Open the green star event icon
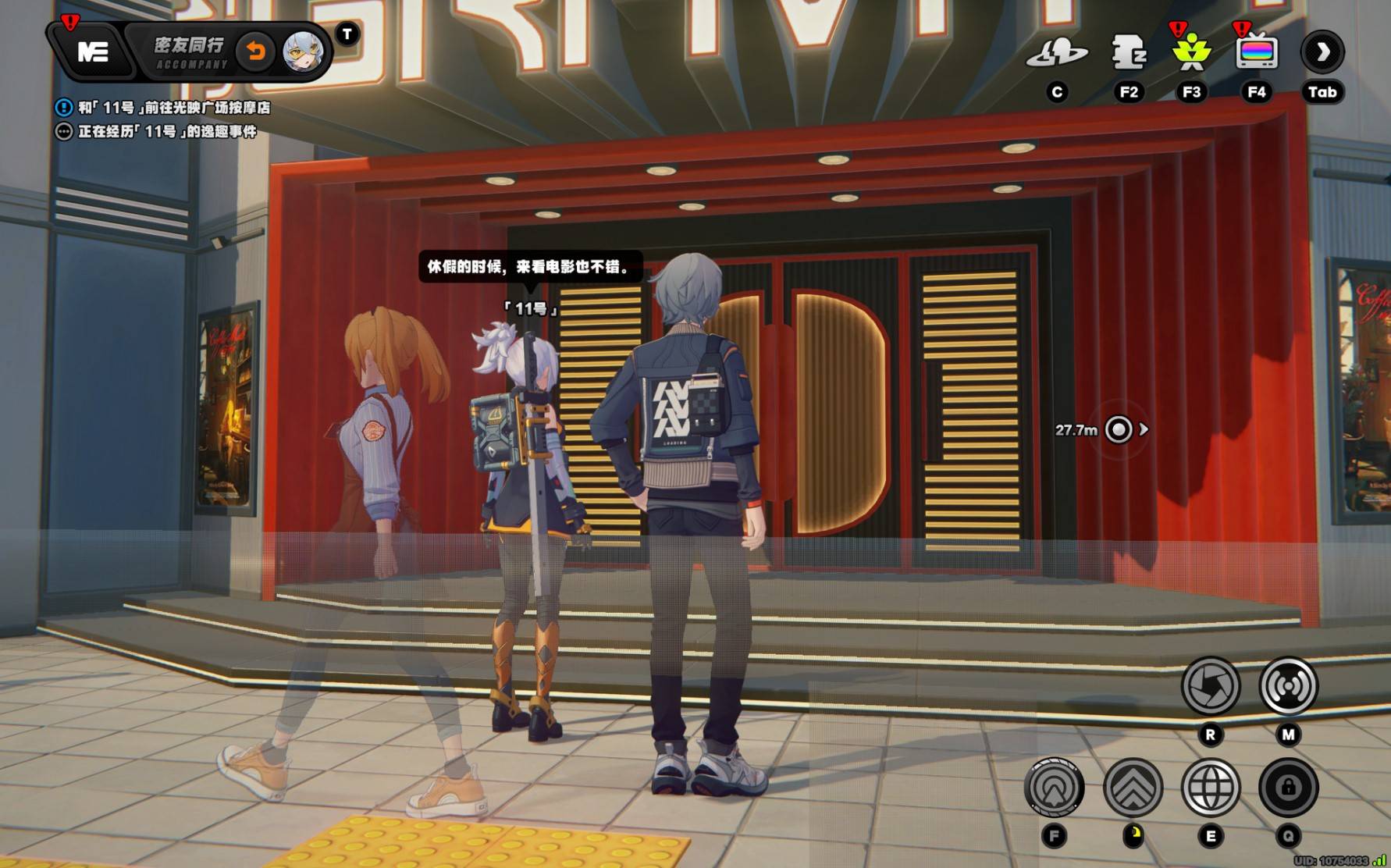 tap(1191, 52)
